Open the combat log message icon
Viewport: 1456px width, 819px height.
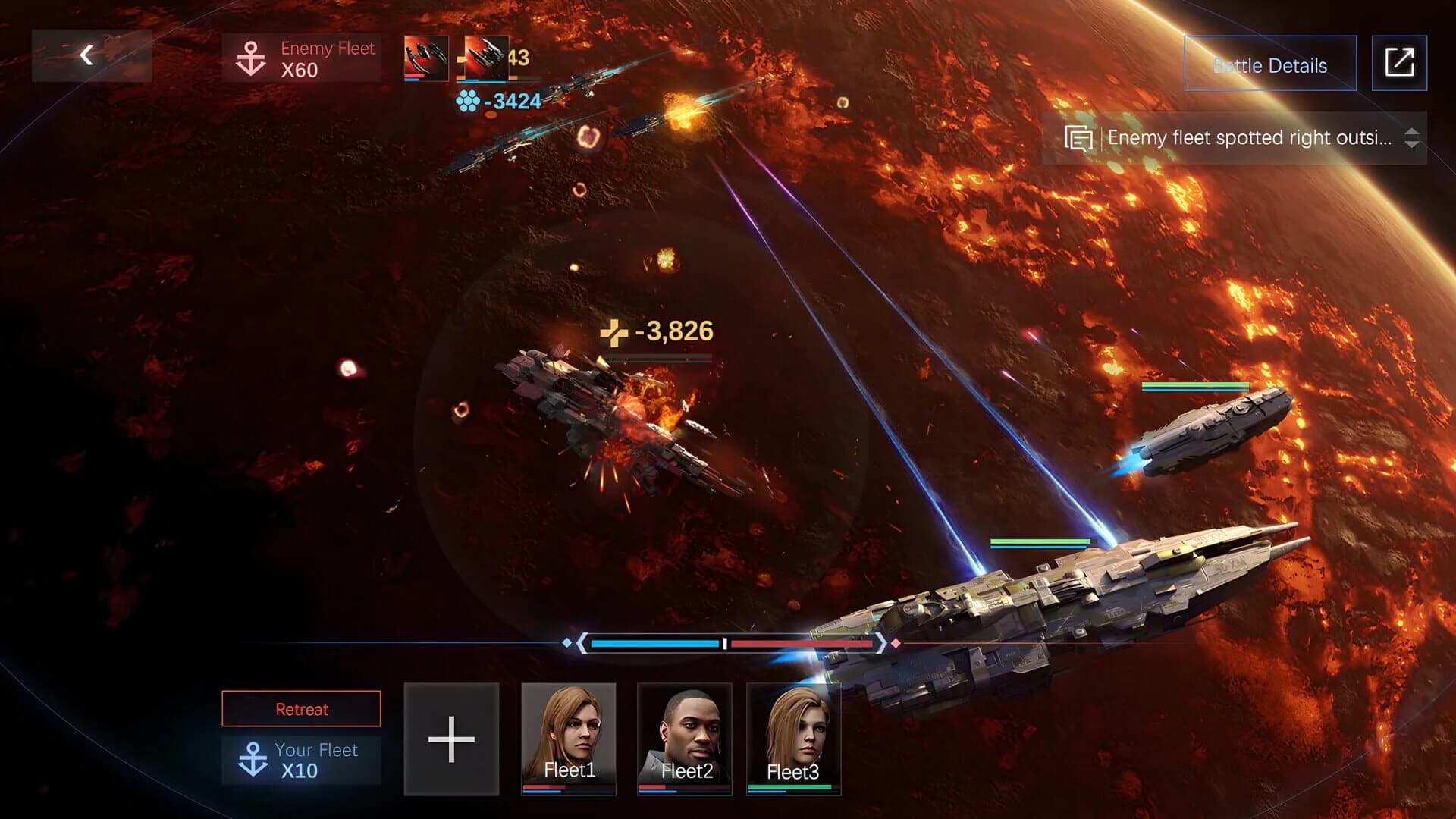pyautogui.click(x=1078, y=138)
